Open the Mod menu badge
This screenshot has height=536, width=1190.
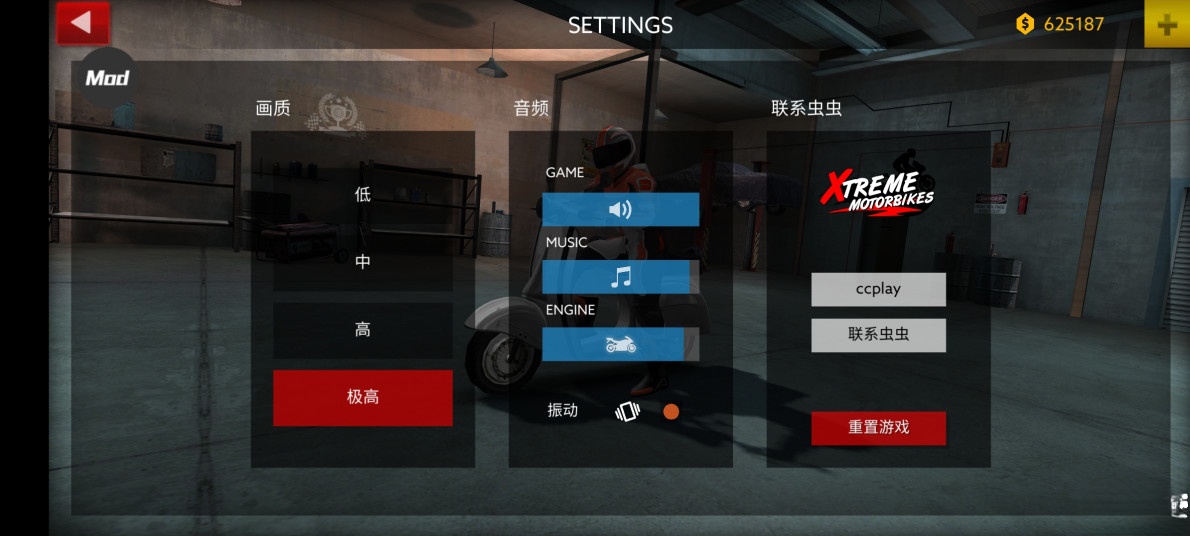[x=107, y=77]
